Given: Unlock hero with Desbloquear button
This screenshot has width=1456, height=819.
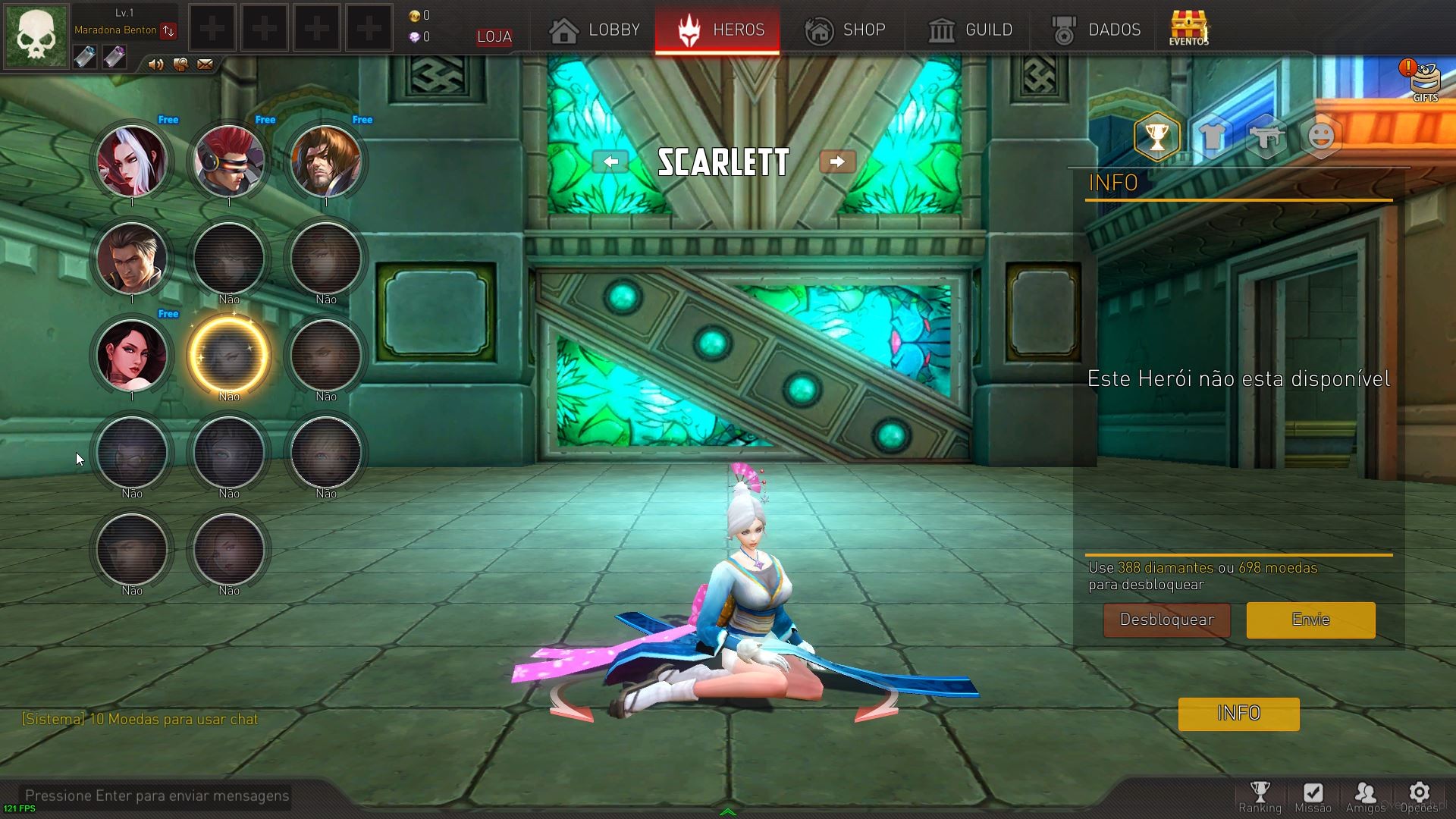Looking at the screenshot, I should coord(1166,620).
